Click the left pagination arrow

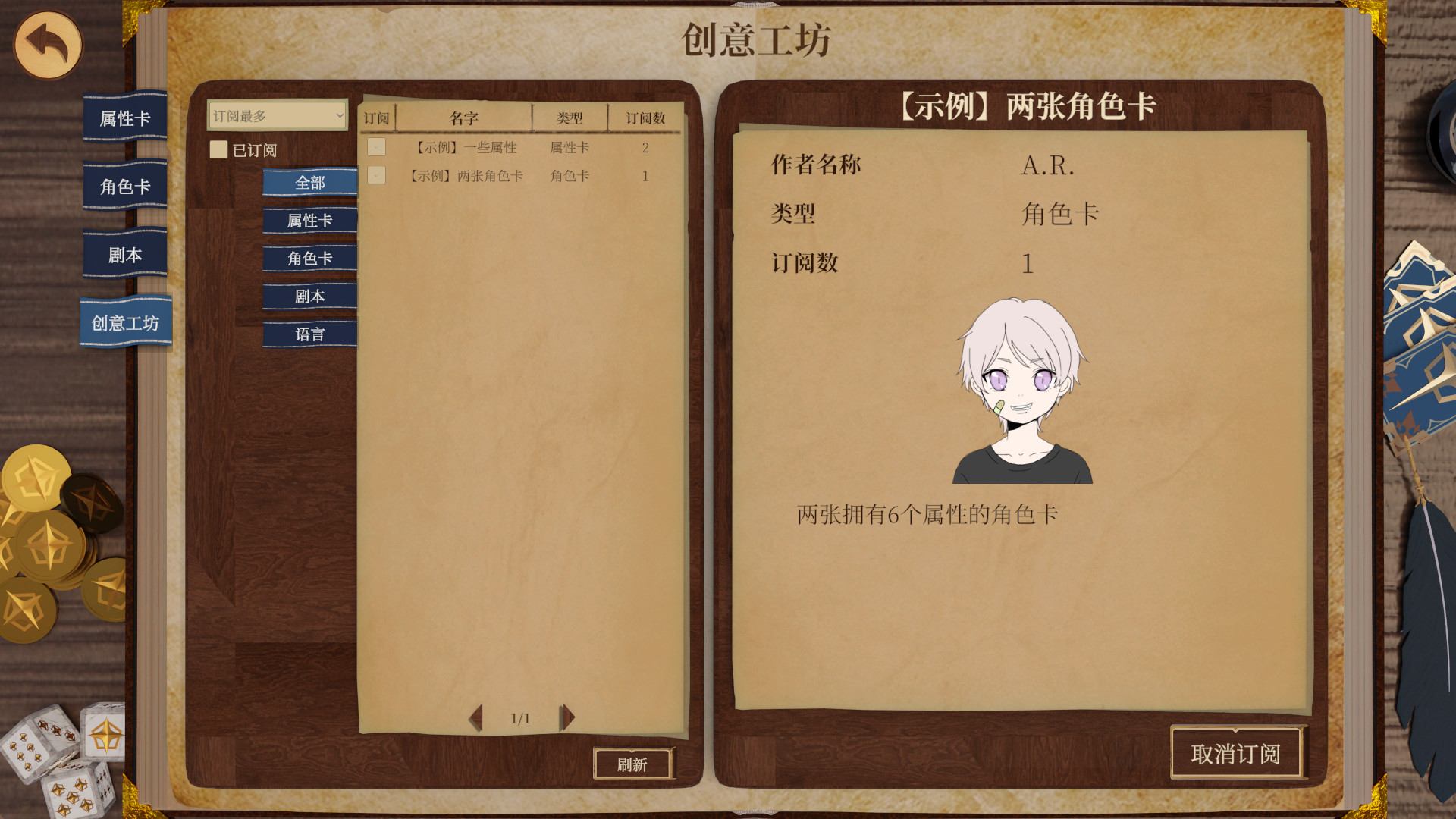[x=476, y=718]
